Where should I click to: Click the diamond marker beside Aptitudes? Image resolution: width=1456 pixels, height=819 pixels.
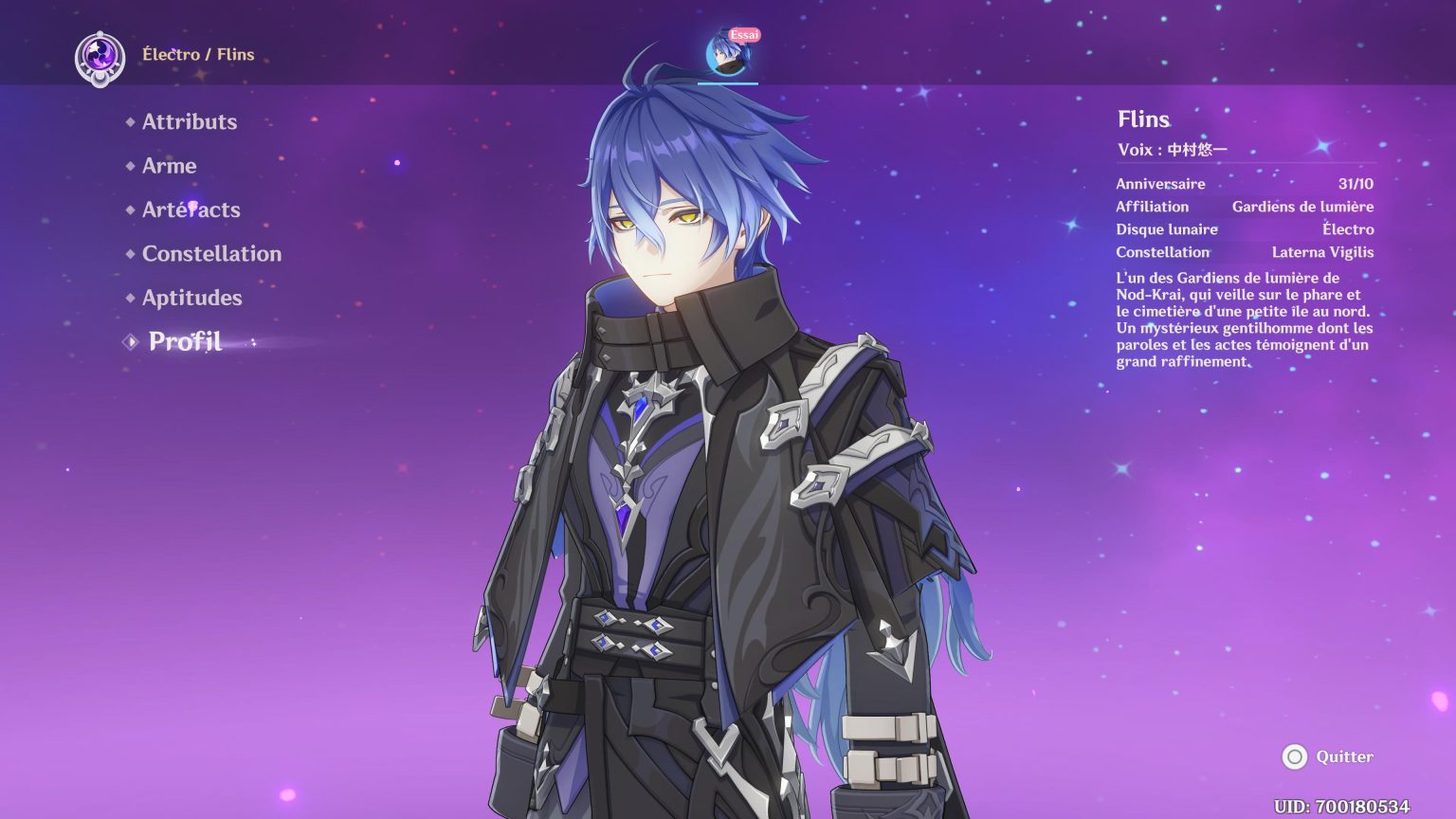click(129, 298)
